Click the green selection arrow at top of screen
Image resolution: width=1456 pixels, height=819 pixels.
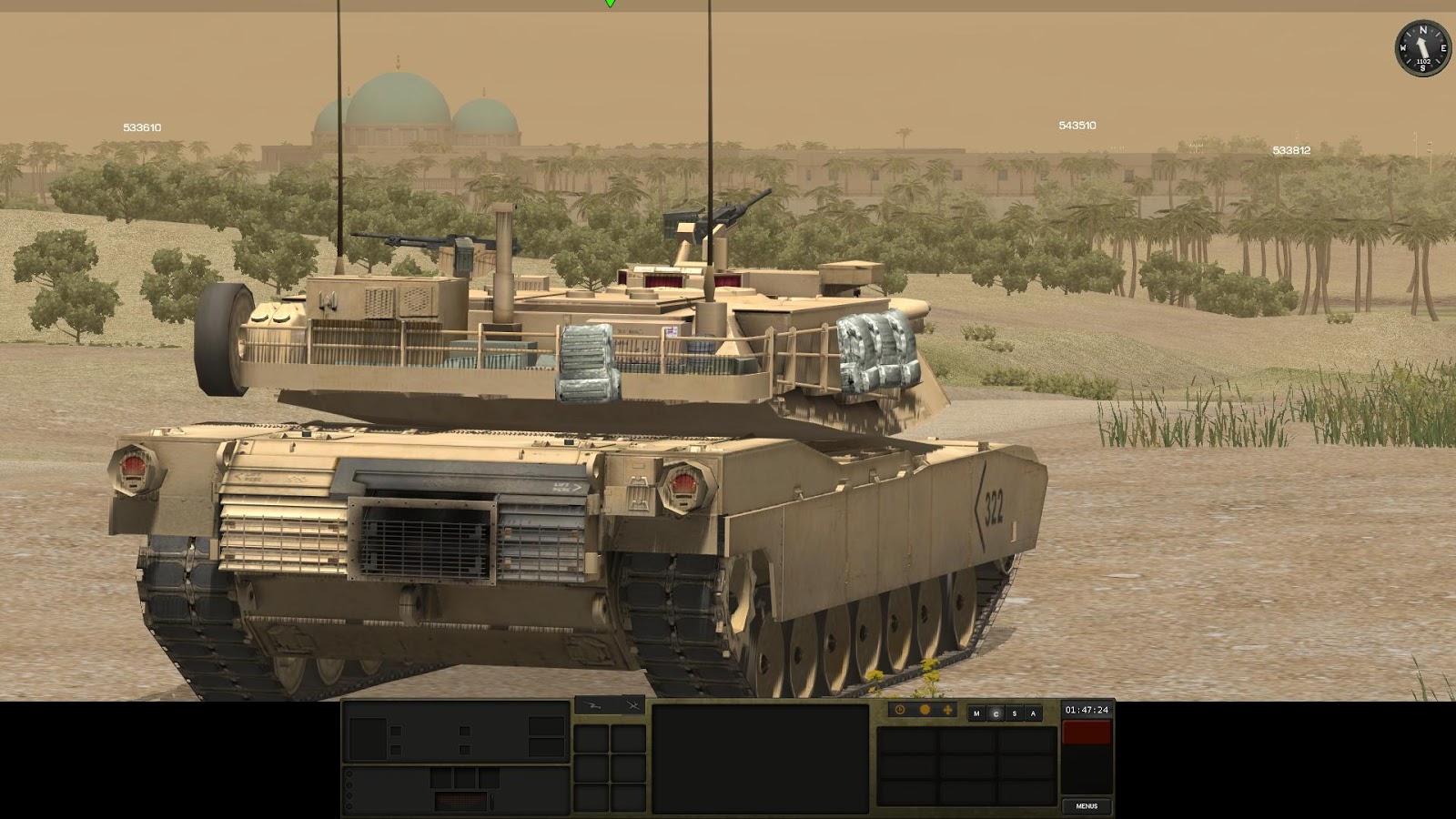tap(608, 5)
